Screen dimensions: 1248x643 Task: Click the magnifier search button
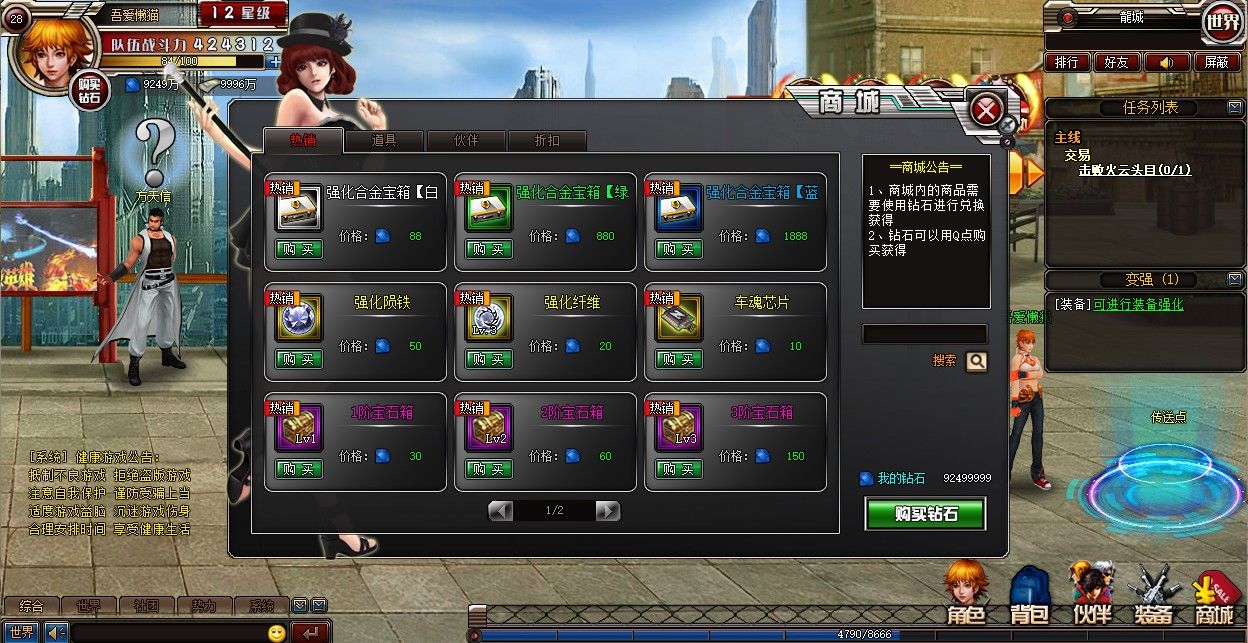pos(976,361)
